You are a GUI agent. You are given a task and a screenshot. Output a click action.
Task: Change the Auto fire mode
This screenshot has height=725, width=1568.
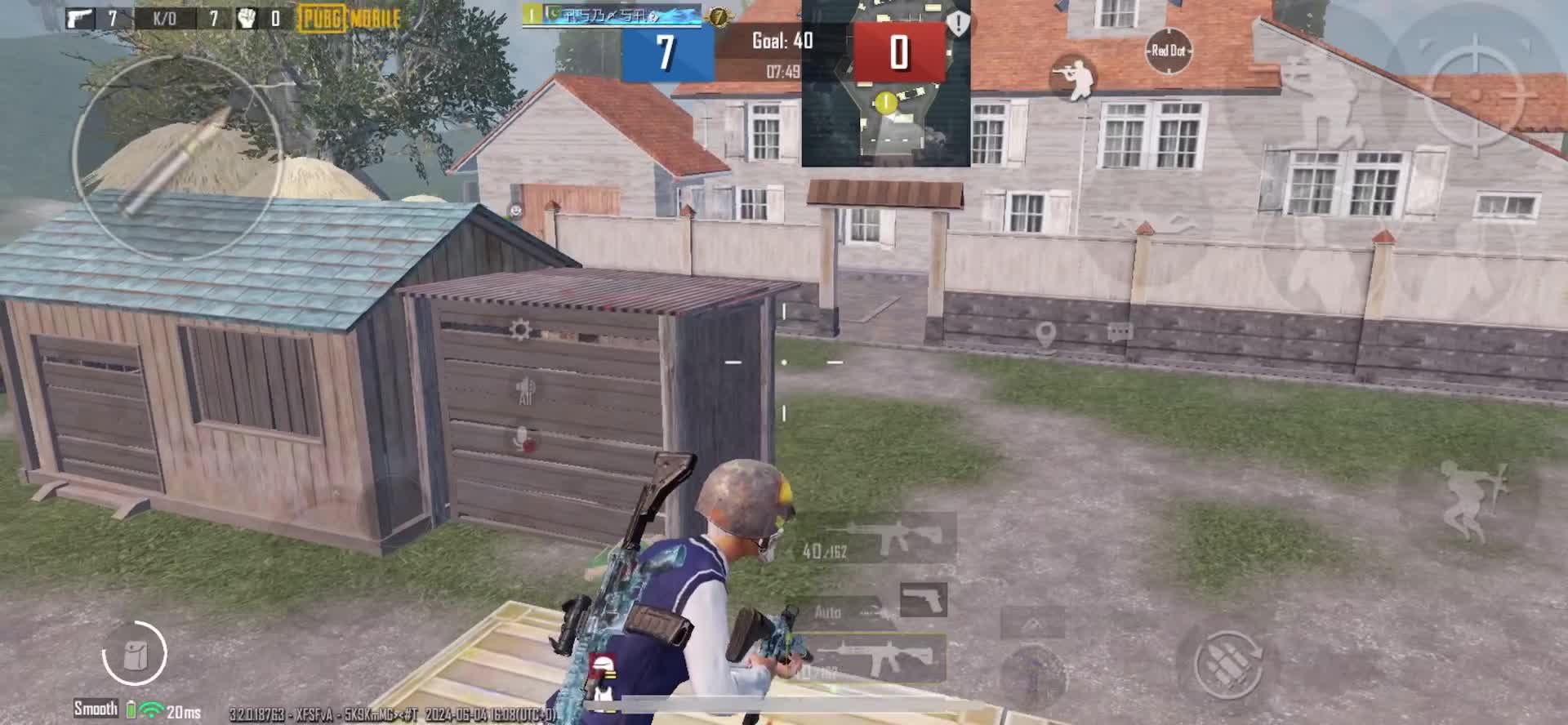click(828, 612)
